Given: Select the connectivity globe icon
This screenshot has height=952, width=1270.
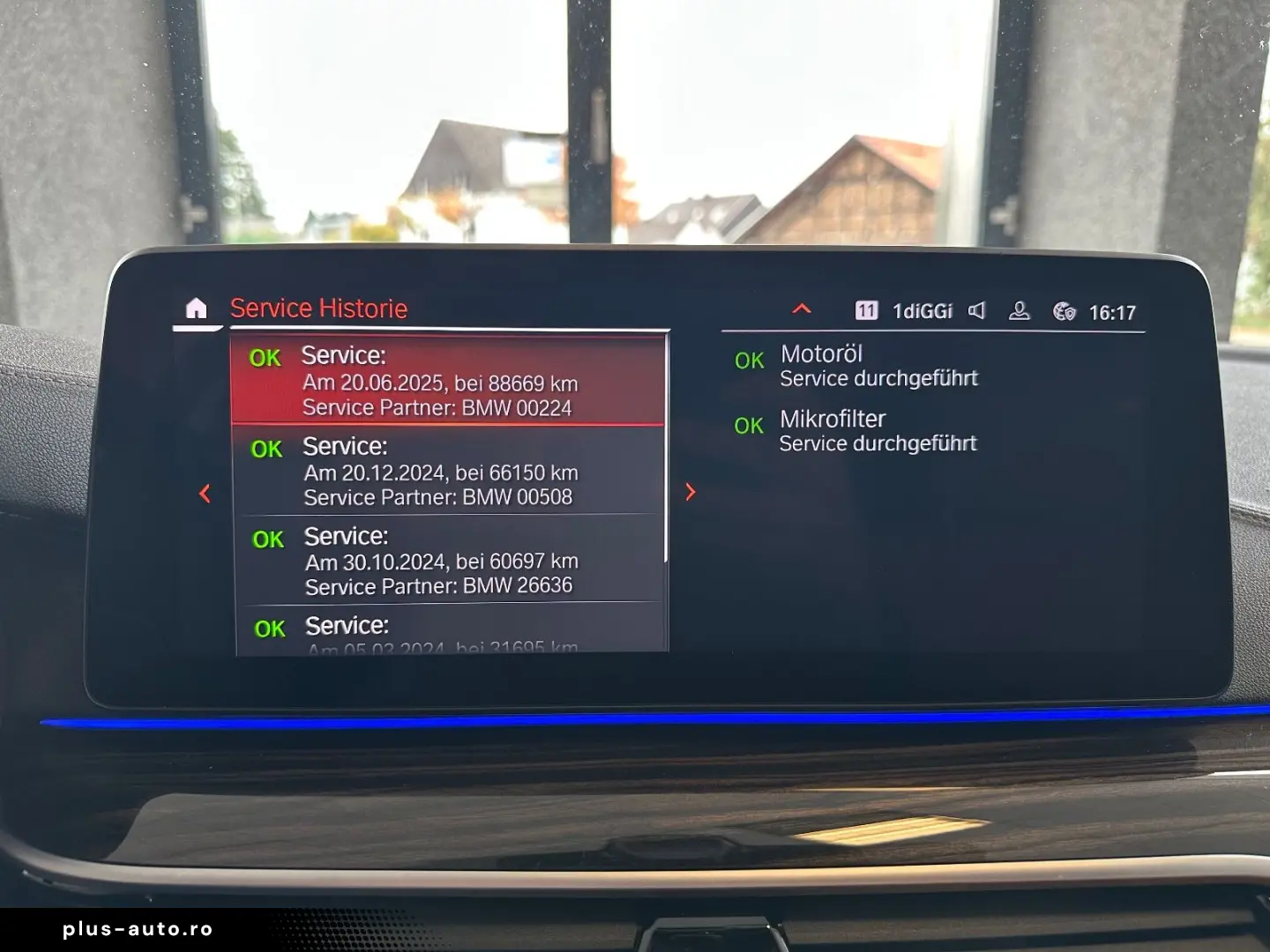Looking at the screenshot, I should 1063,310.
